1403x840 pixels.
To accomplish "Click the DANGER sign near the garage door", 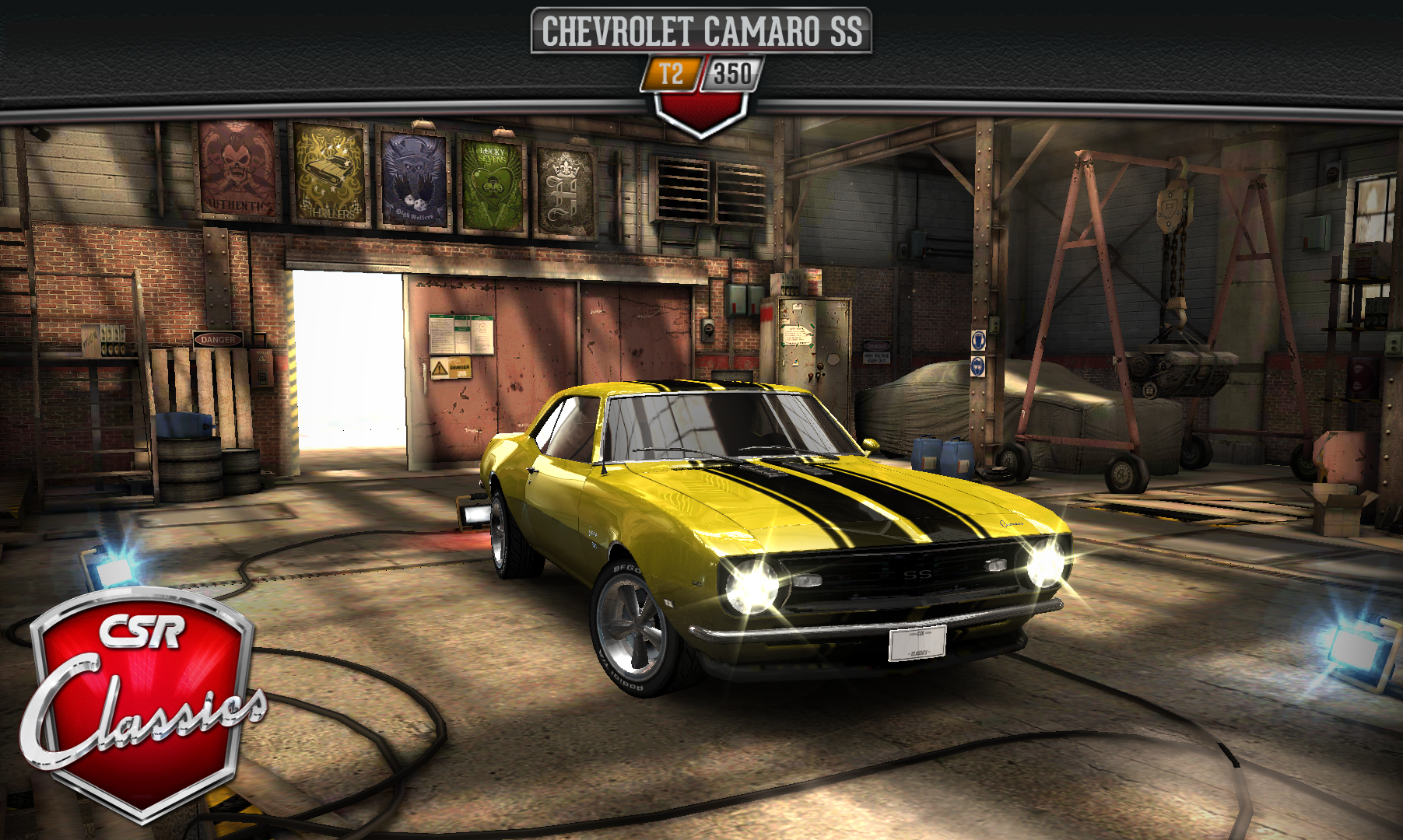I will tap(219, 340).
